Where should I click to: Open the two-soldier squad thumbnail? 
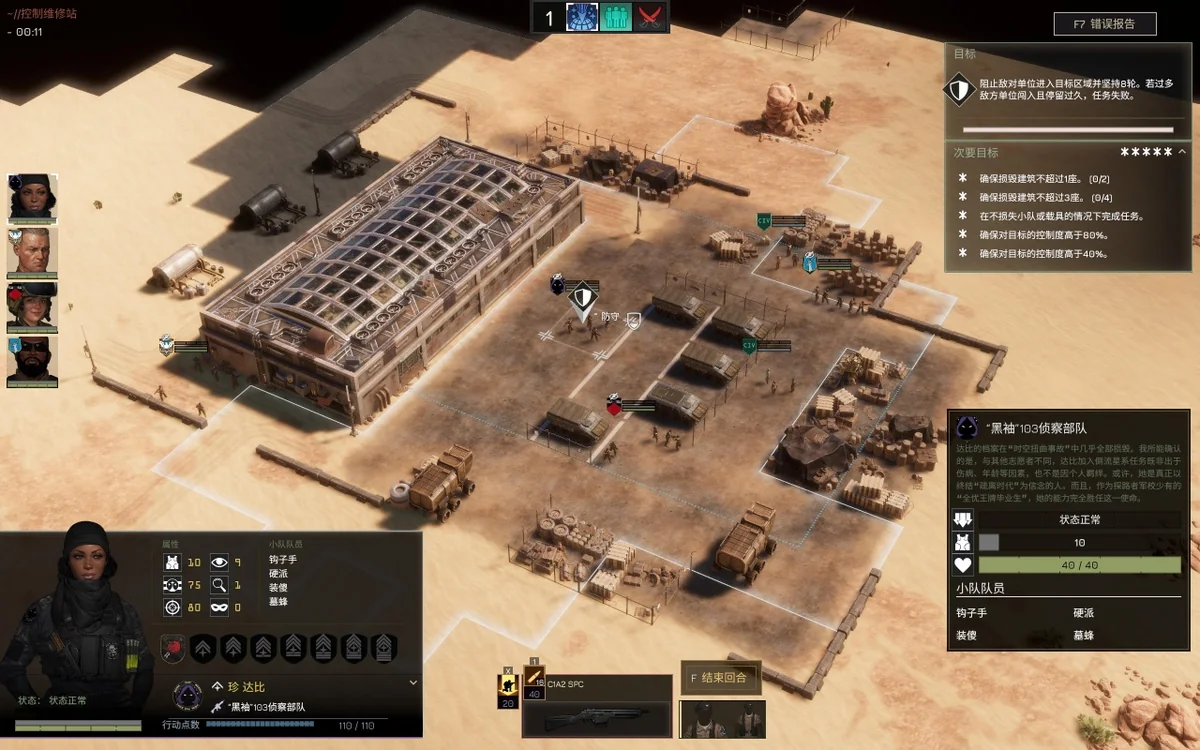pos(722,719)
